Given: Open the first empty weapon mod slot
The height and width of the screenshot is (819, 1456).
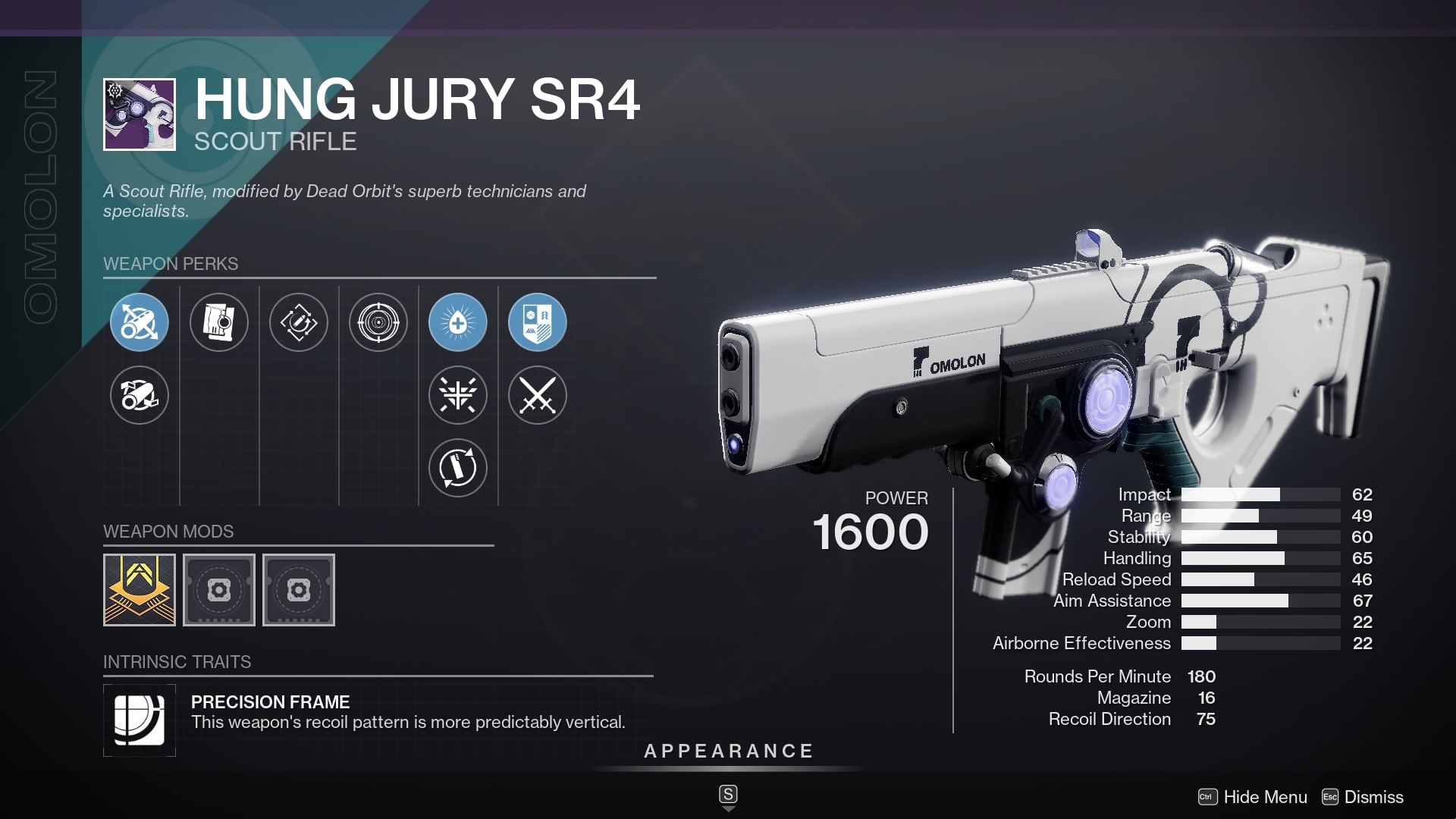Looking at the screenshot, I should point(219,590).
